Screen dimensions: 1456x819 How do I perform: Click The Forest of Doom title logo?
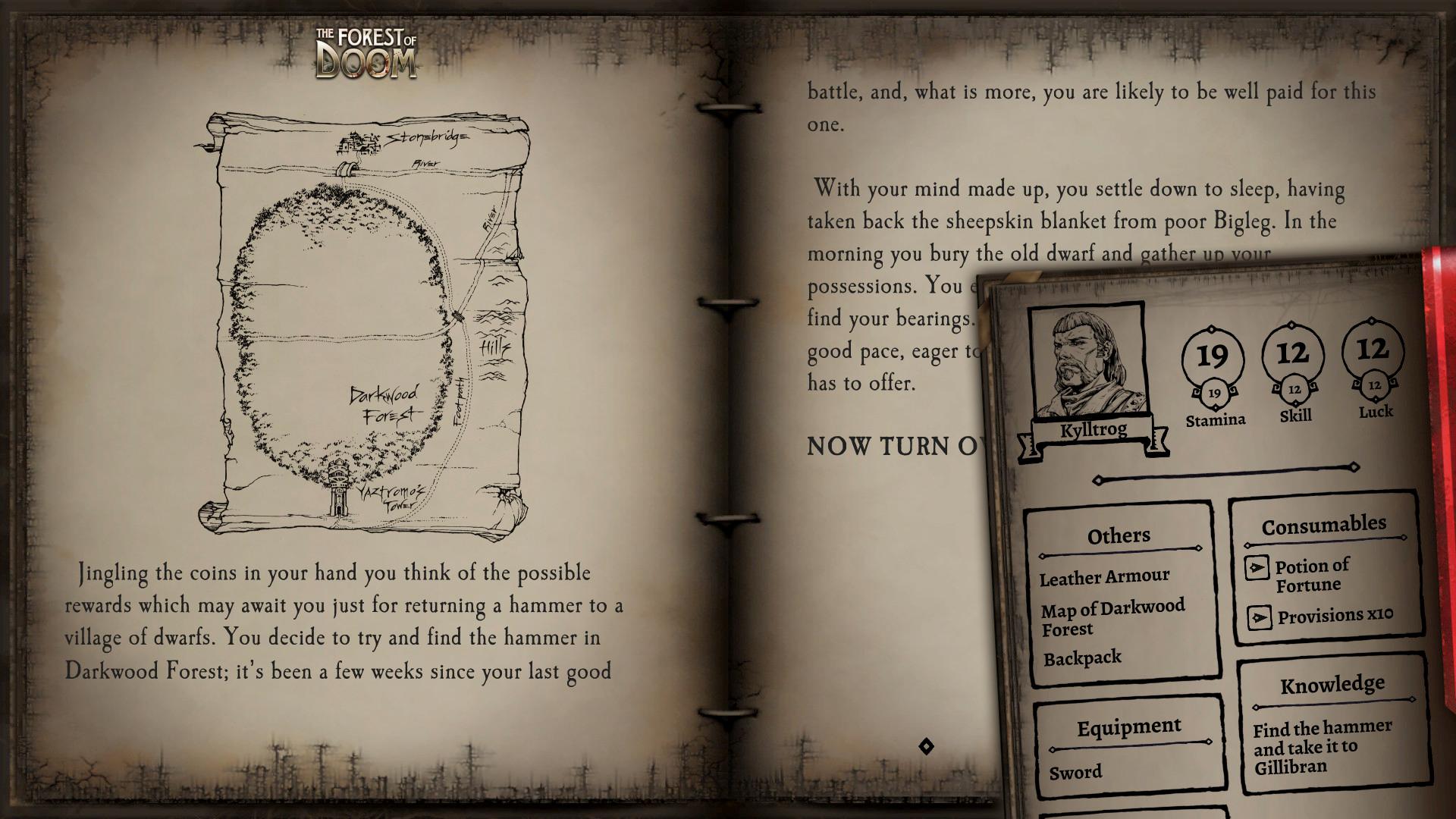(362, 50)
